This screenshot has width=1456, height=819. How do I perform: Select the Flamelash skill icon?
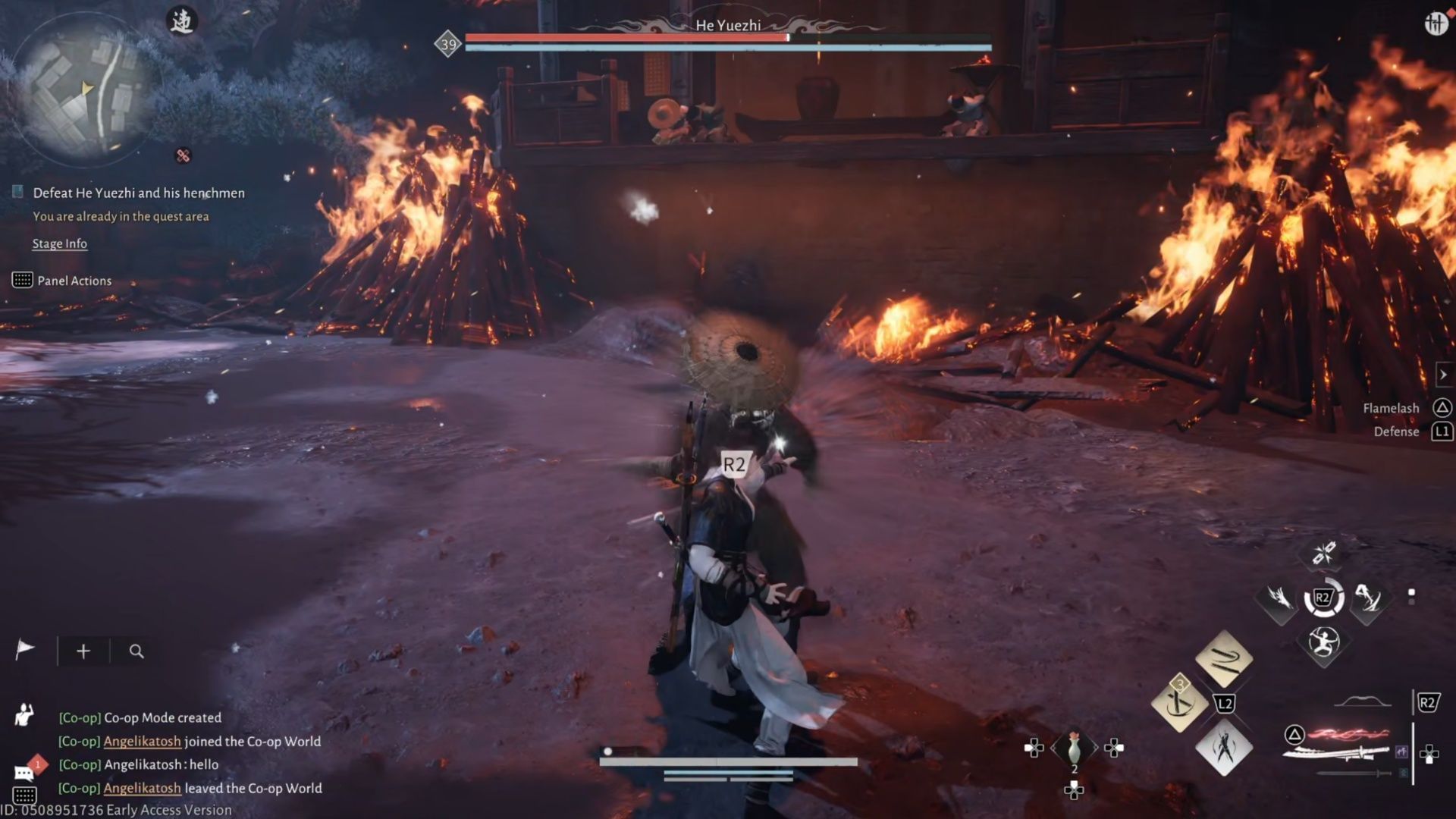click(x=1442, y=407)
